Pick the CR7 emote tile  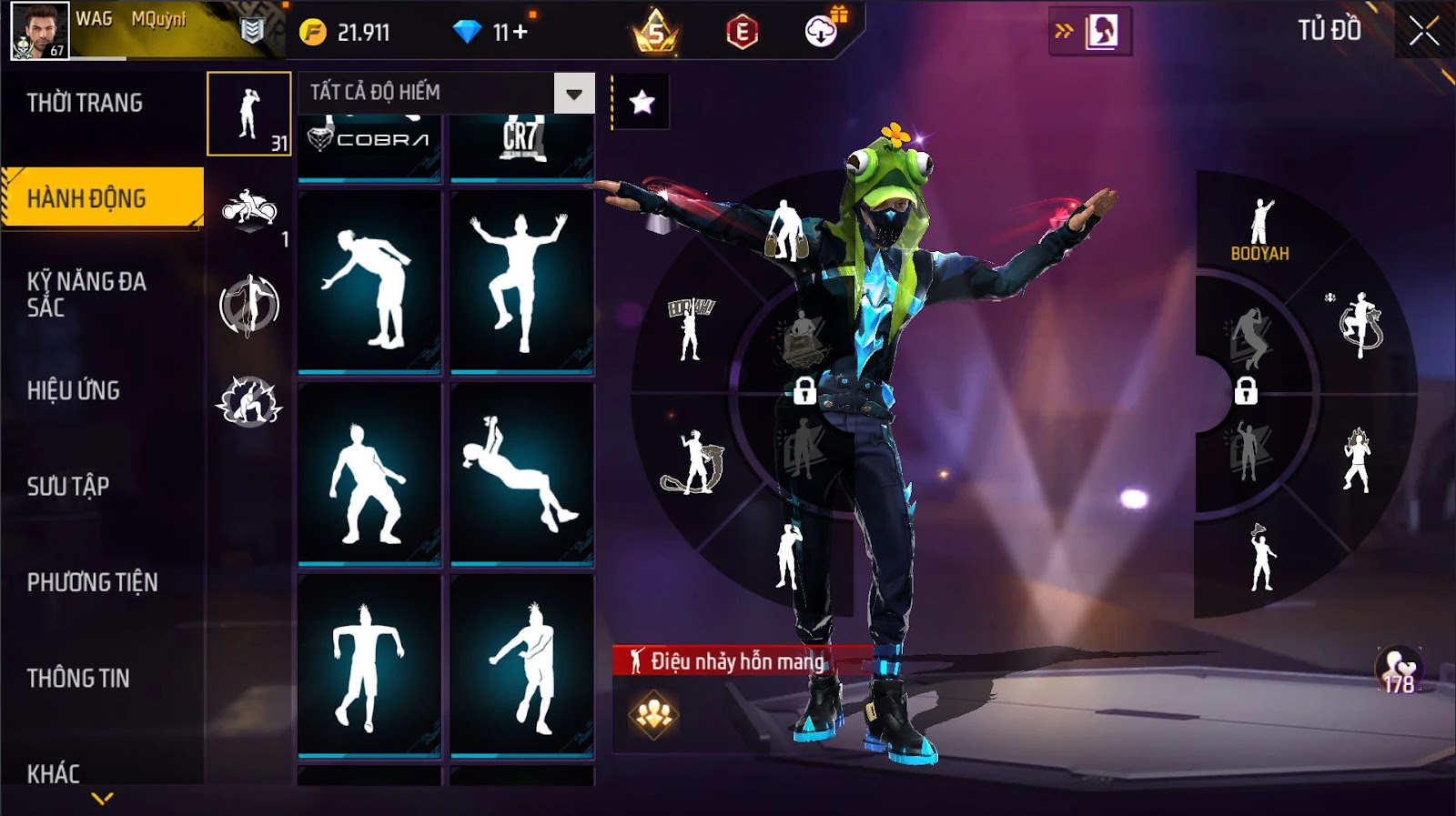click(x=521, y=146)
